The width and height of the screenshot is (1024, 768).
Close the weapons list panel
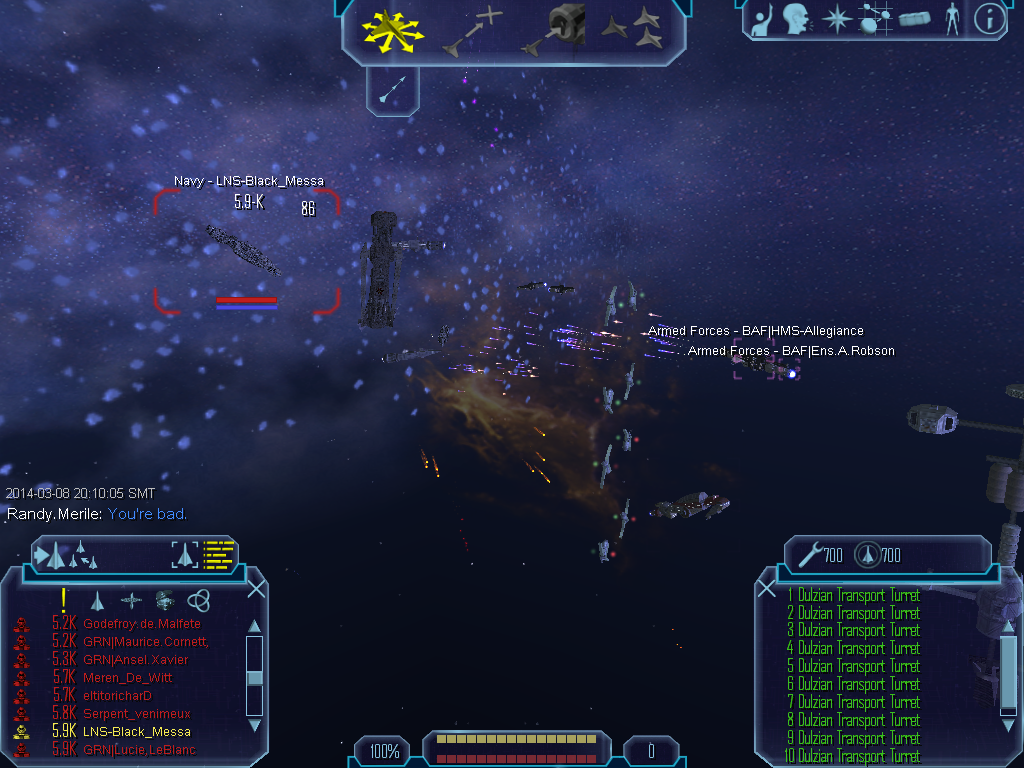pyautogui.click(x=767, y=589)
